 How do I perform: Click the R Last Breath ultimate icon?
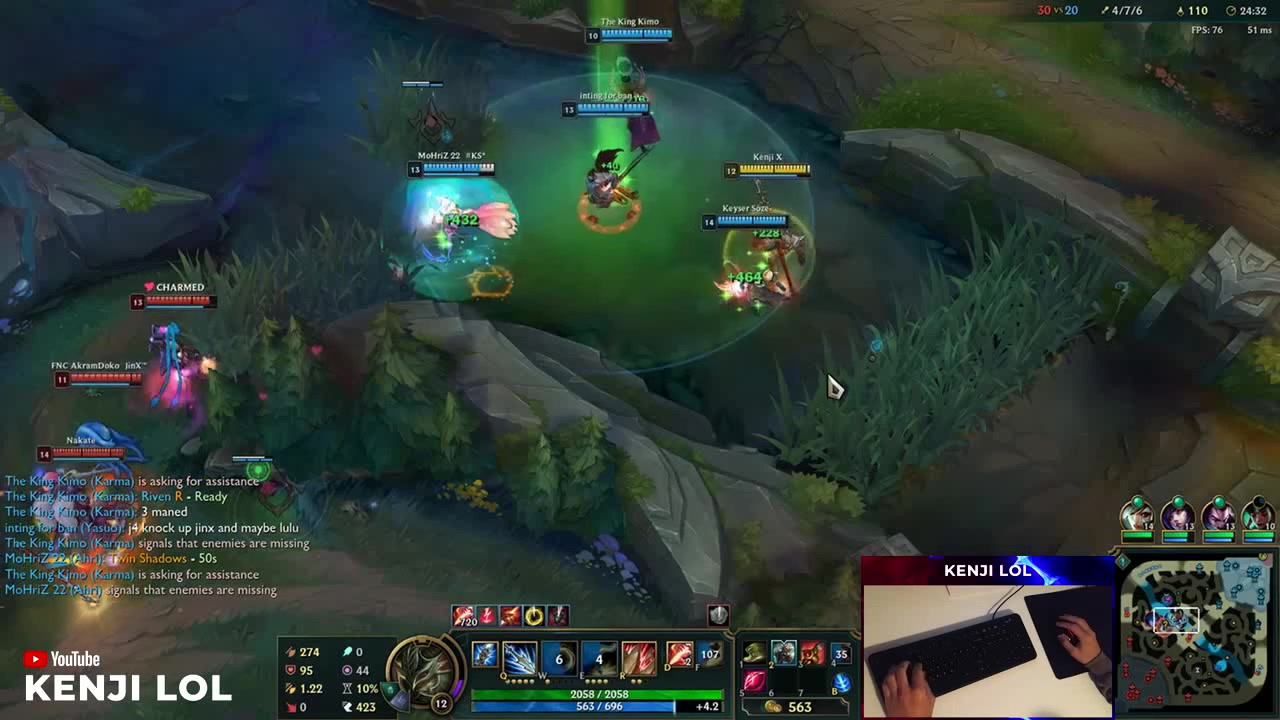click(638, 657)
